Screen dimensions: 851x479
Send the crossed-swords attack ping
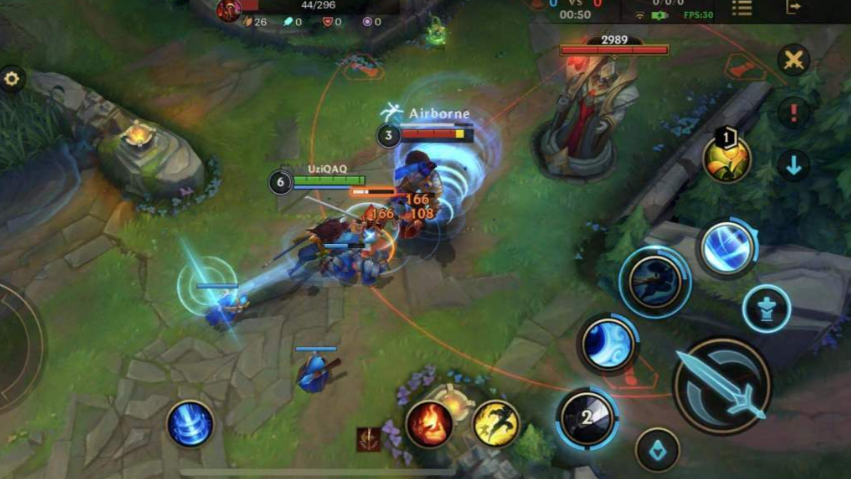click(x=794, y=59)
